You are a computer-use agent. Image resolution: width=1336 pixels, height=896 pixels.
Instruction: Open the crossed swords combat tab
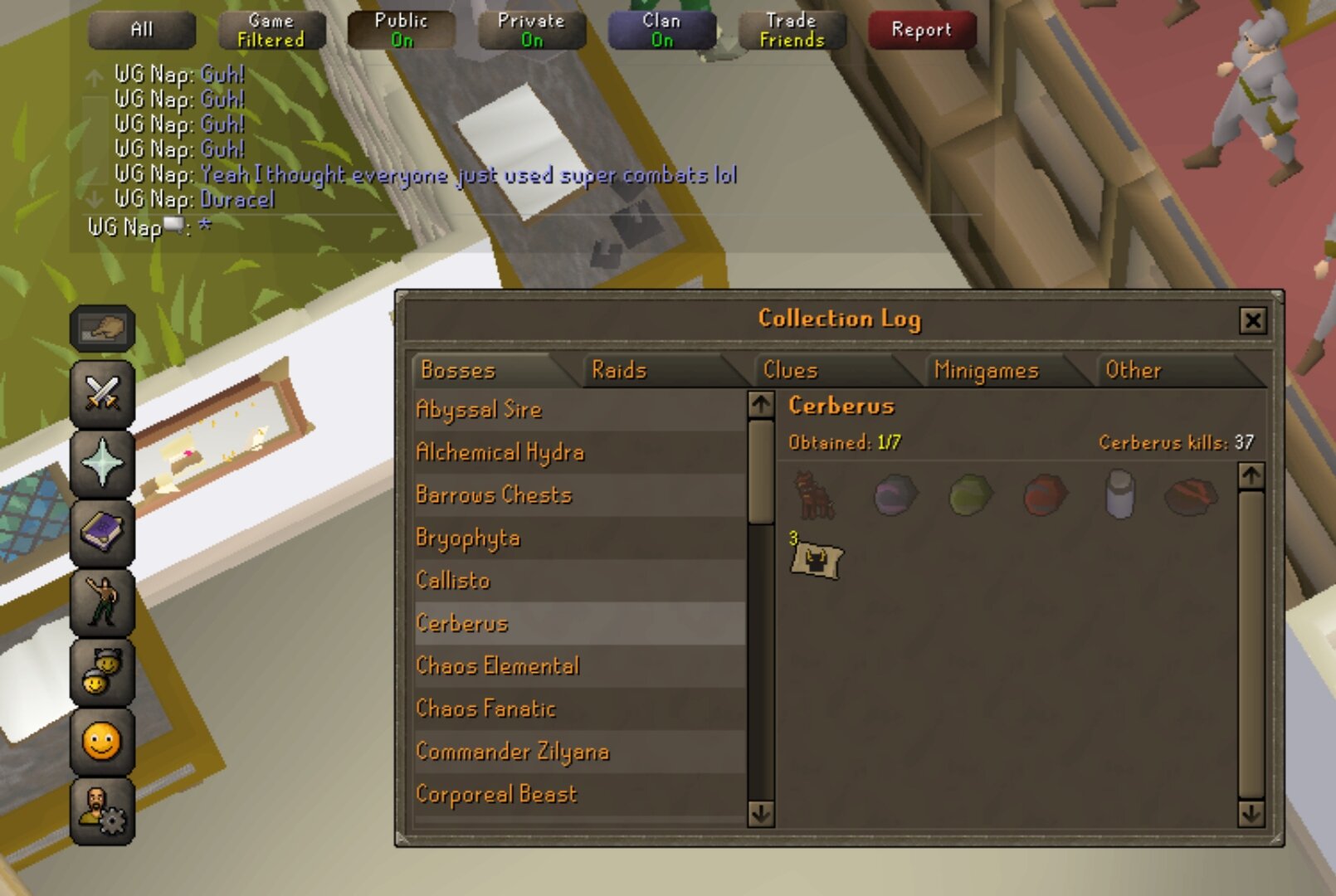102,393
